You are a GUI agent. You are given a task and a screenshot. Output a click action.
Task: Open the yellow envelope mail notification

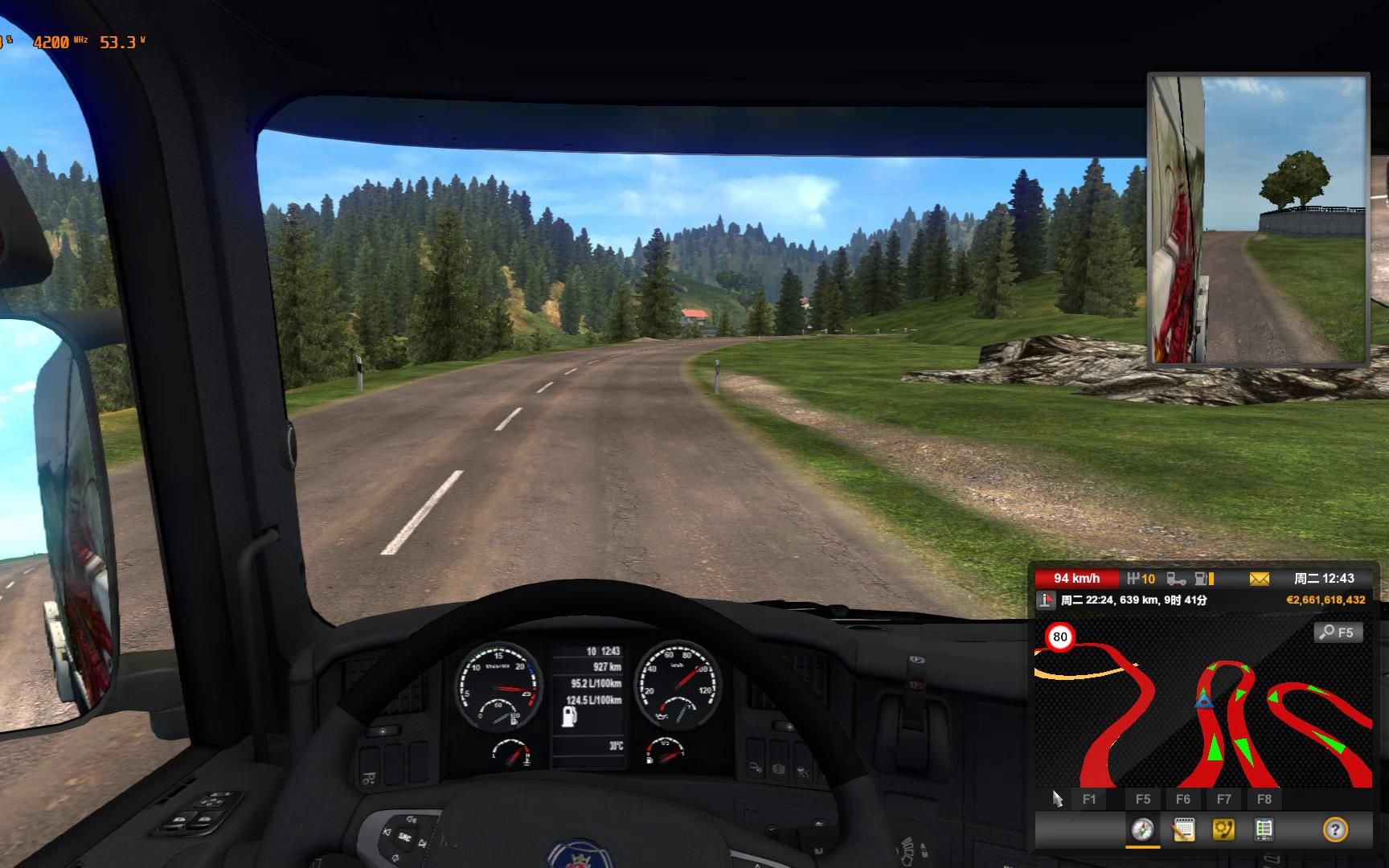[1259, 579]
